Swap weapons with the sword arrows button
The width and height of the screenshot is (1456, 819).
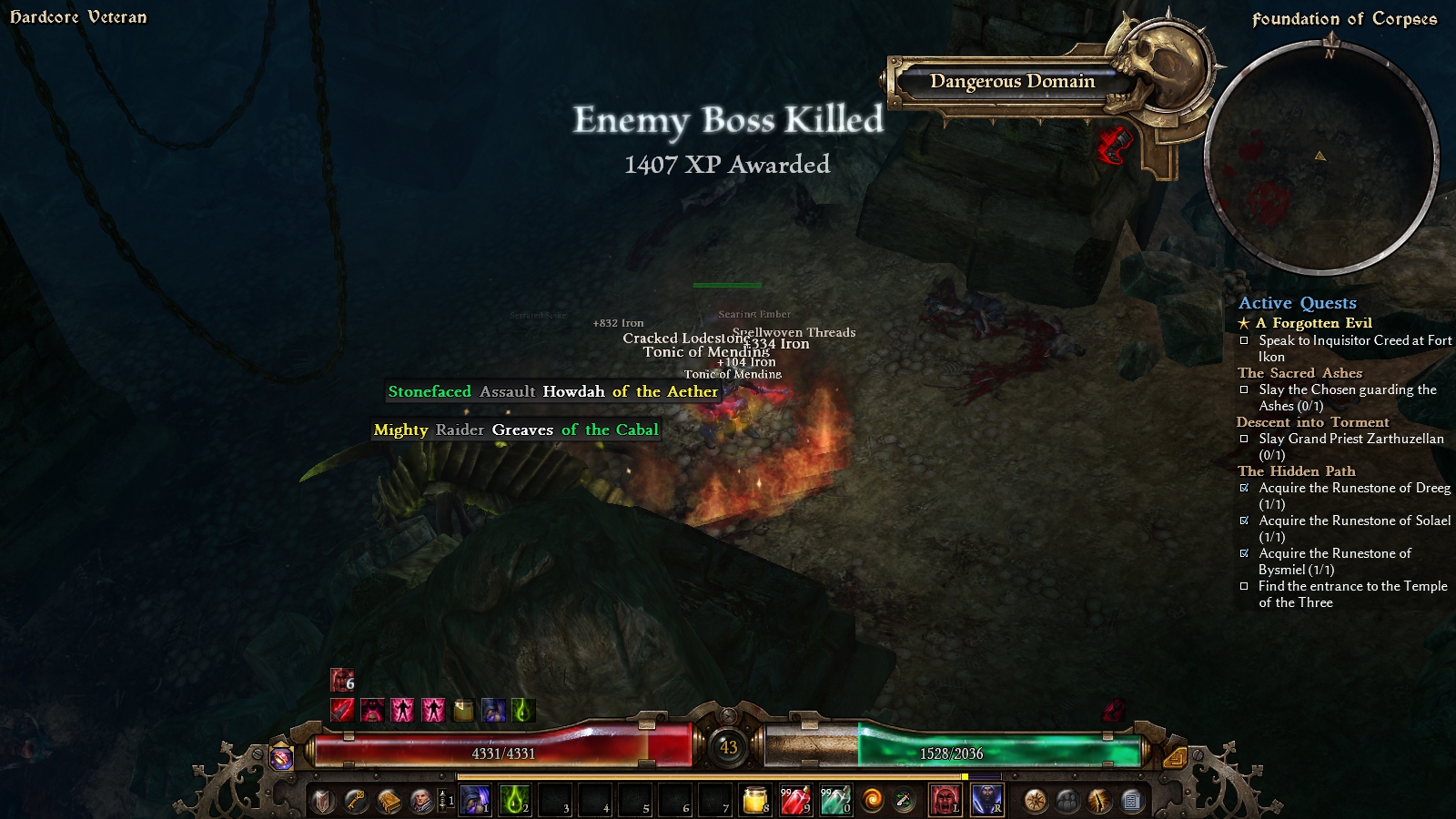(x=905, y=801)
